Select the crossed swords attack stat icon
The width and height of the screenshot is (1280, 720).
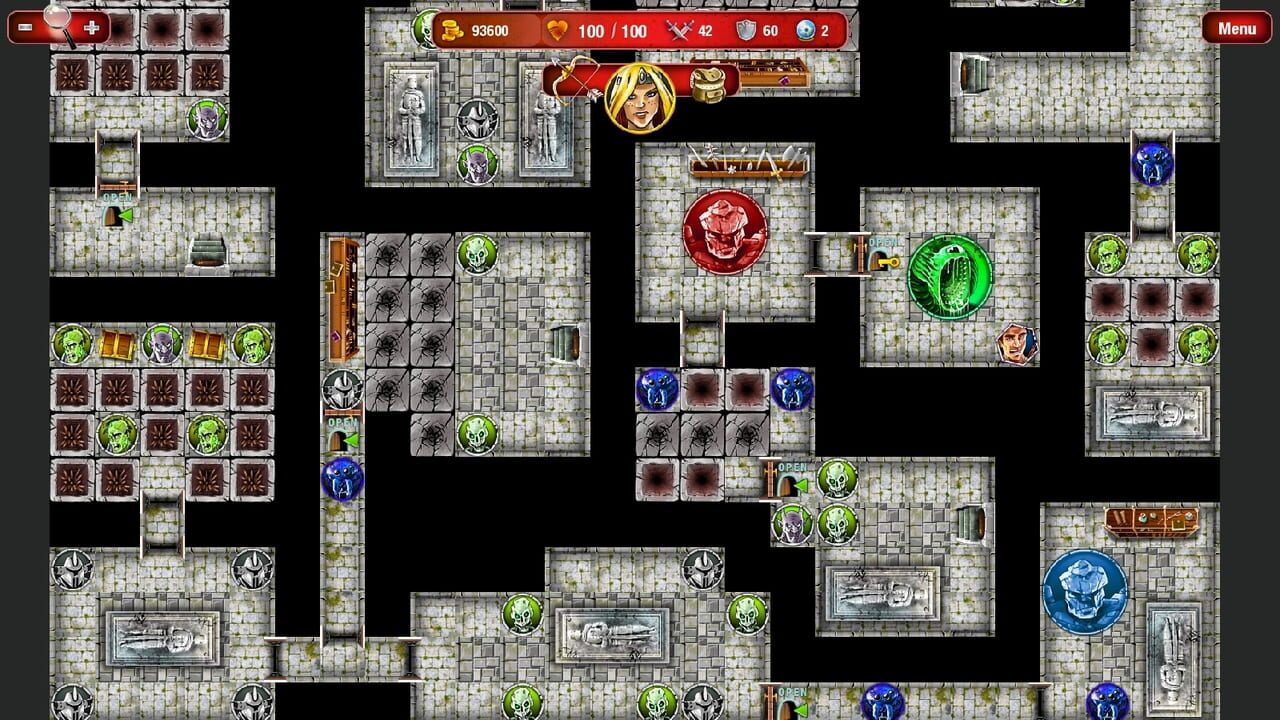(678, 31)
